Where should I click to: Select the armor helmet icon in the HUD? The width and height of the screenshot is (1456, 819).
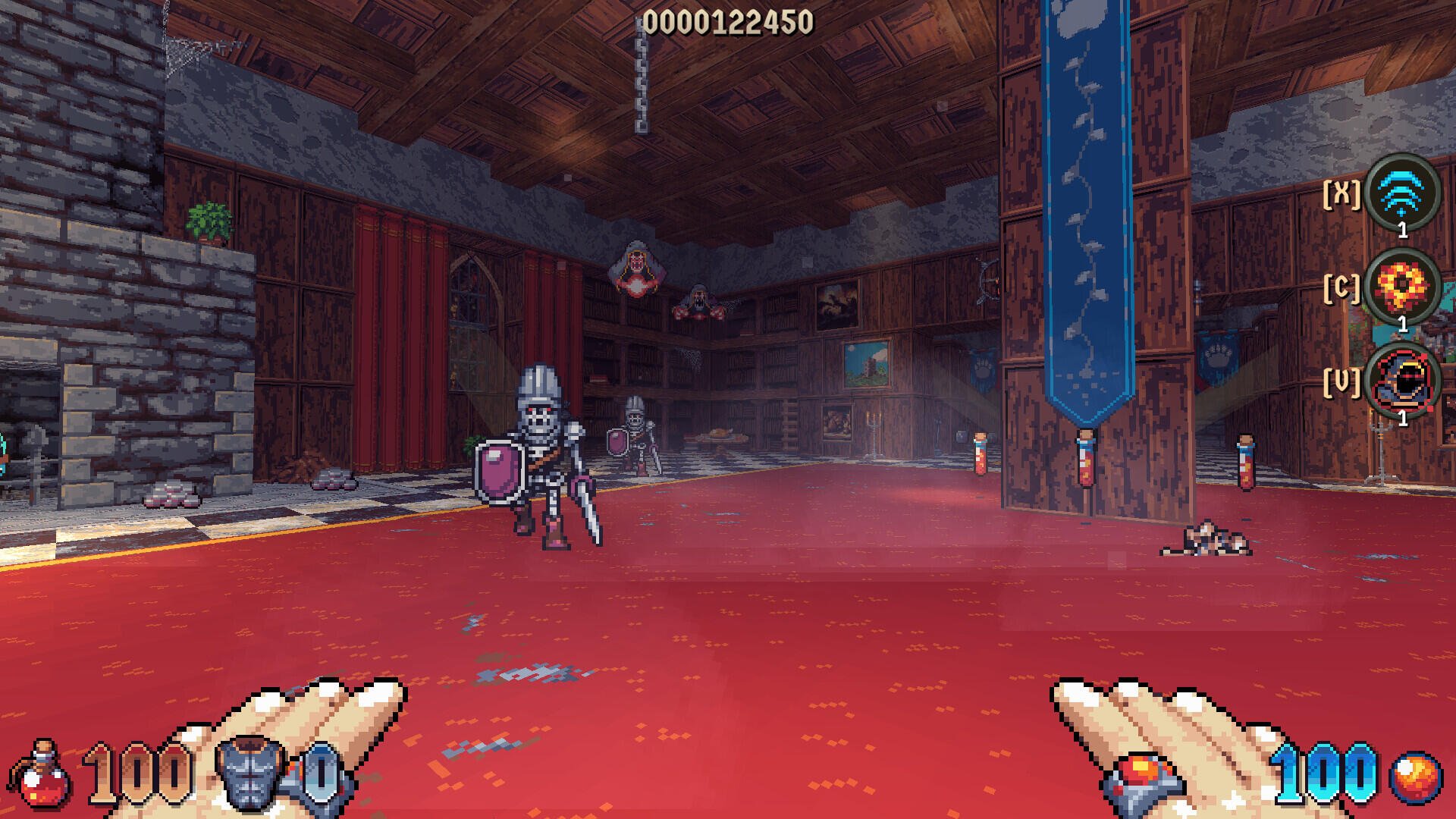(250, 773)
